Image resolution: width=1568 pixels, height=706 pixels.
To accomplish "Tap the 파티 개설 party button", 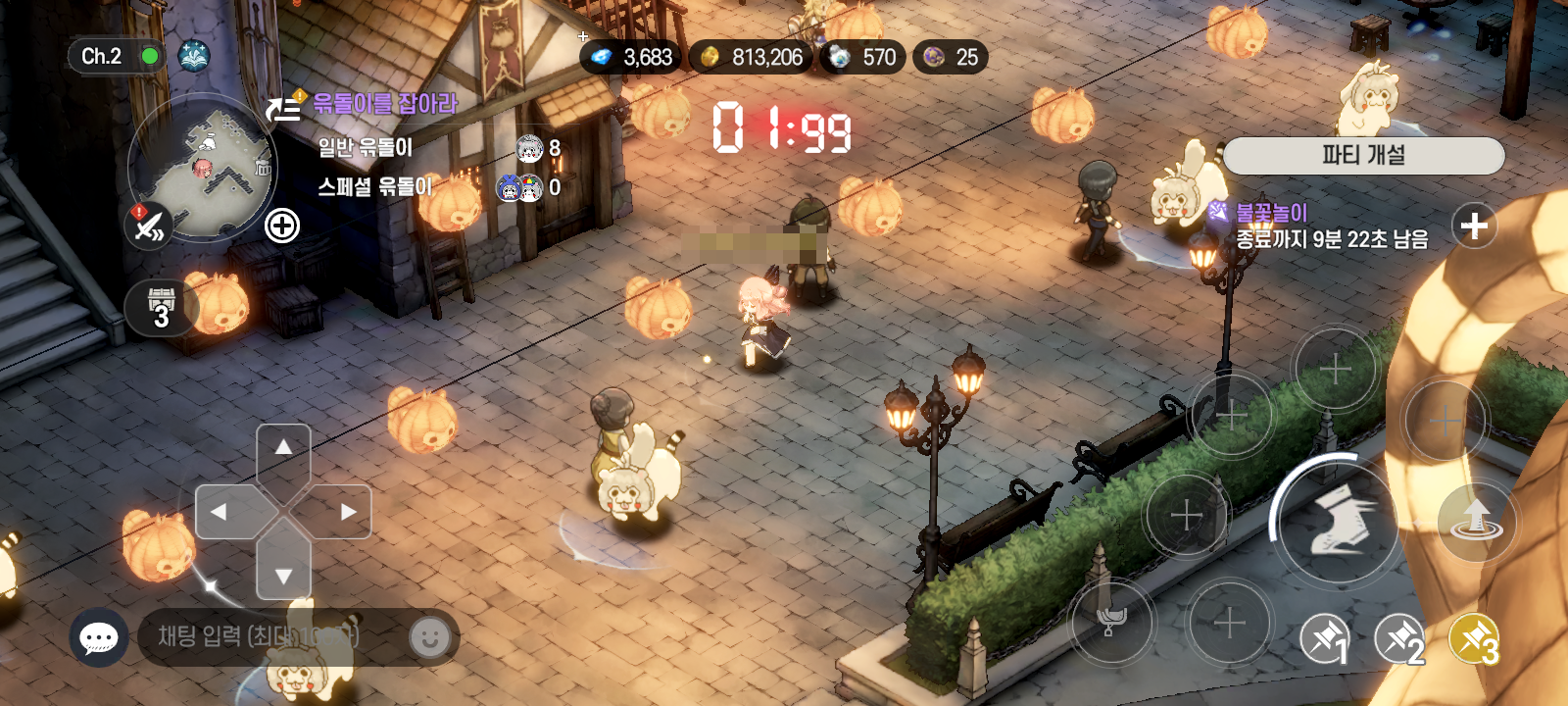I will [1363, 155].
